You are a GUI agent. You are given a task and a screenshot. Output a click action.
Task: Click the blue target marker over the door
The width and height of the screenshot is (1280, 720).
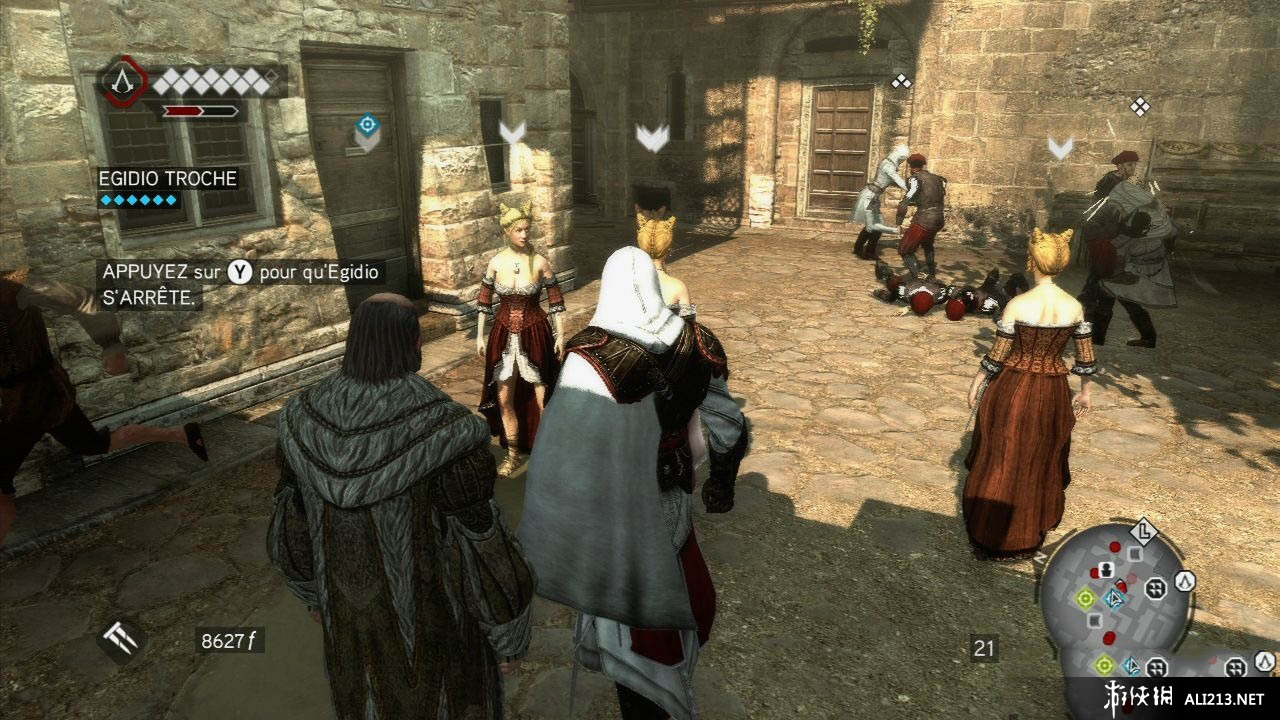click(367, 126)
